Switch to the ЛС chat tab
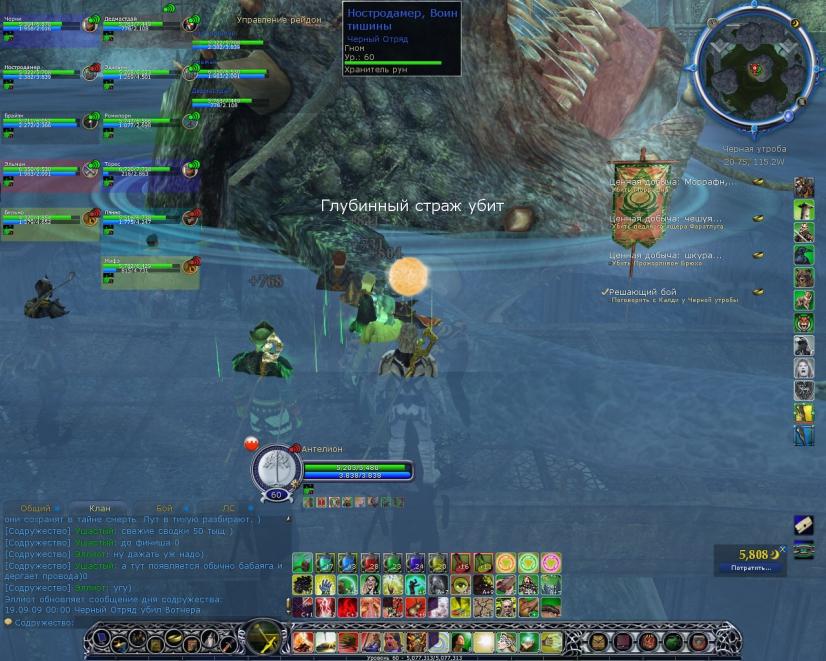Image resolution: width=826 pixels, height=661 pixels. [x=228, y=509]
